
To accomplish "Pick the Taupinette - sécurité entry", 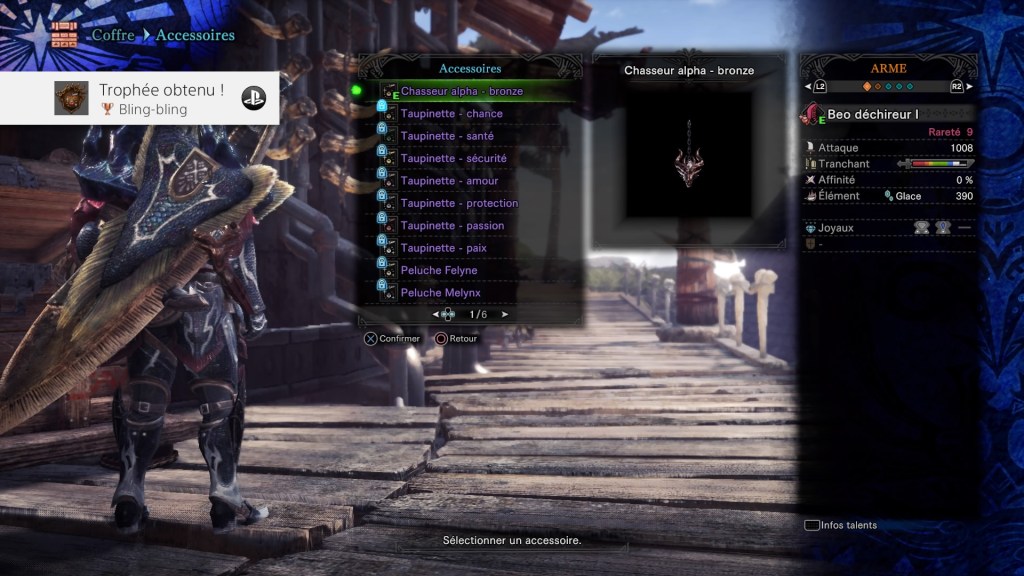I will [453, 158].
